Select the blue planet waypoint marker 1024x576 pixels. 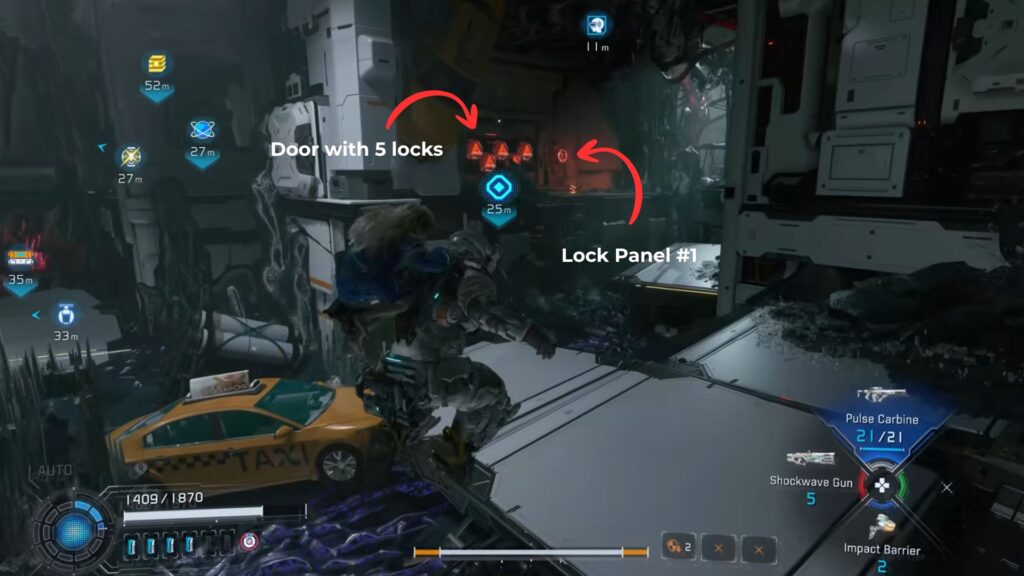(x=203, y=130)
